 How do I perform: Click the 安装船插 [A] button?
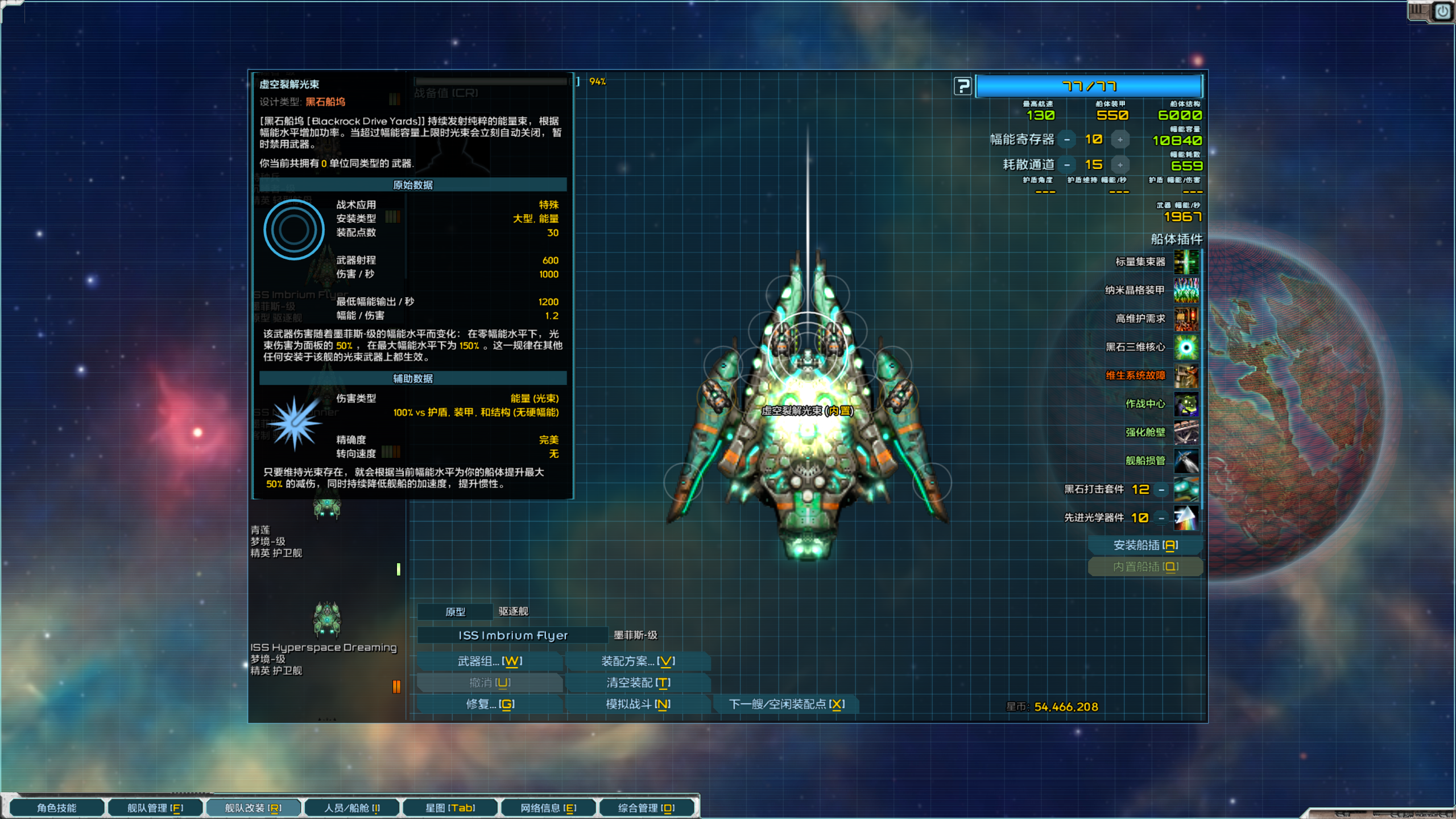(x=1144, y=544)
